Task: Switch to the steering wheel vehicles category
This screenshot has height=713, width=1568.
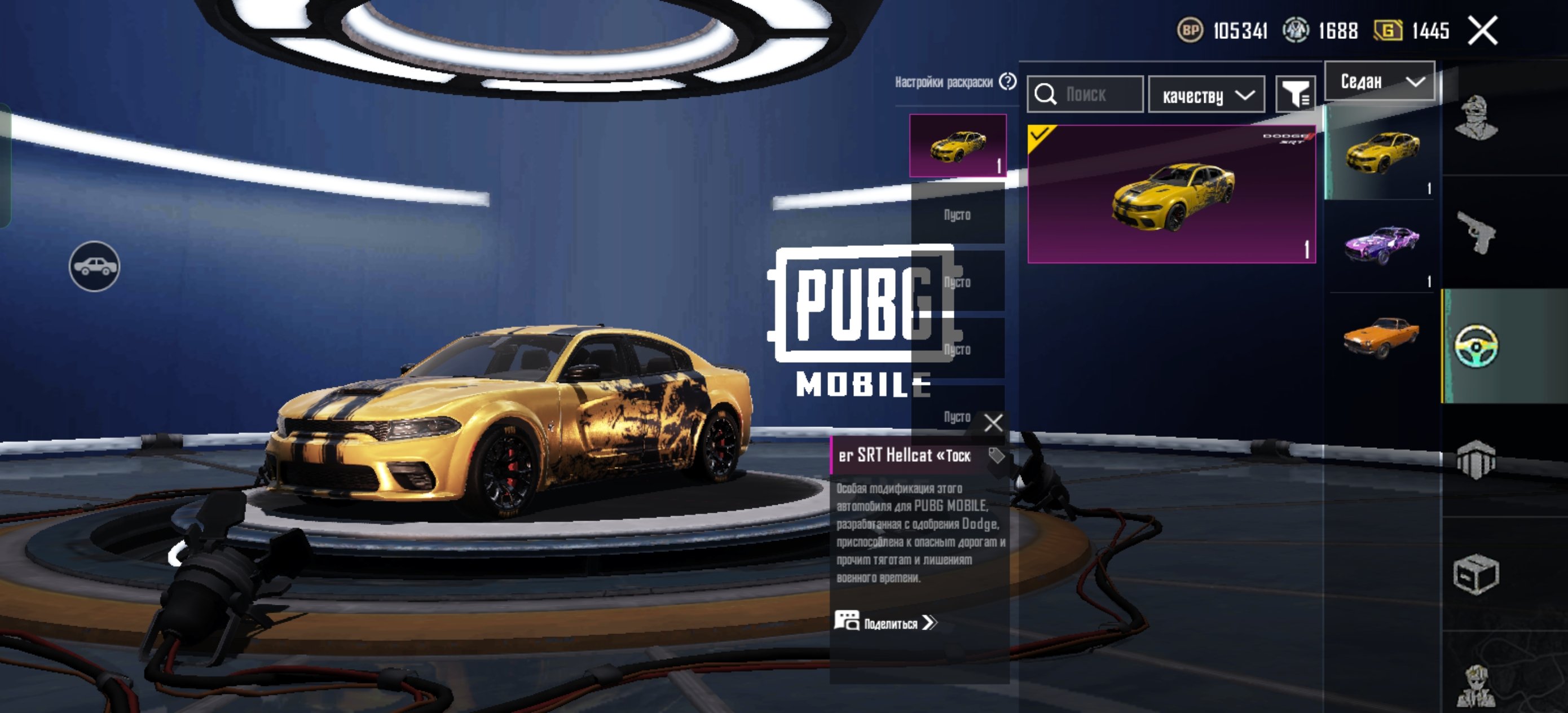Action: click(x=1475, y=346)
